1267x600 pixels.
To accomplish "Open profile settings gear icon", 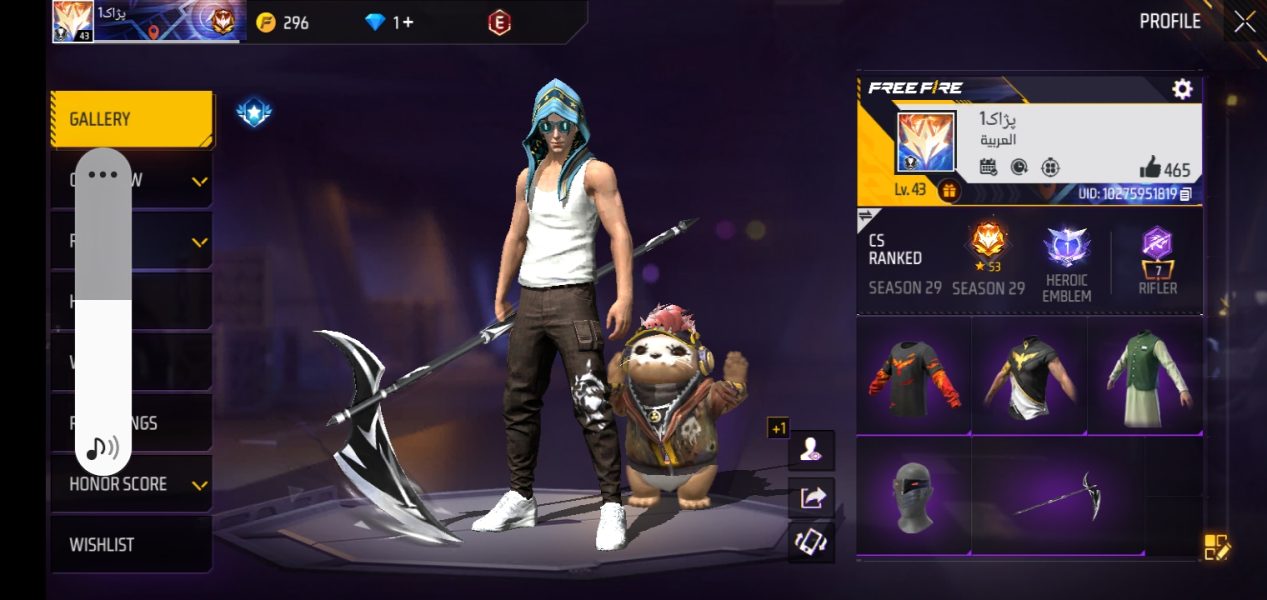I will point(1182,89).
